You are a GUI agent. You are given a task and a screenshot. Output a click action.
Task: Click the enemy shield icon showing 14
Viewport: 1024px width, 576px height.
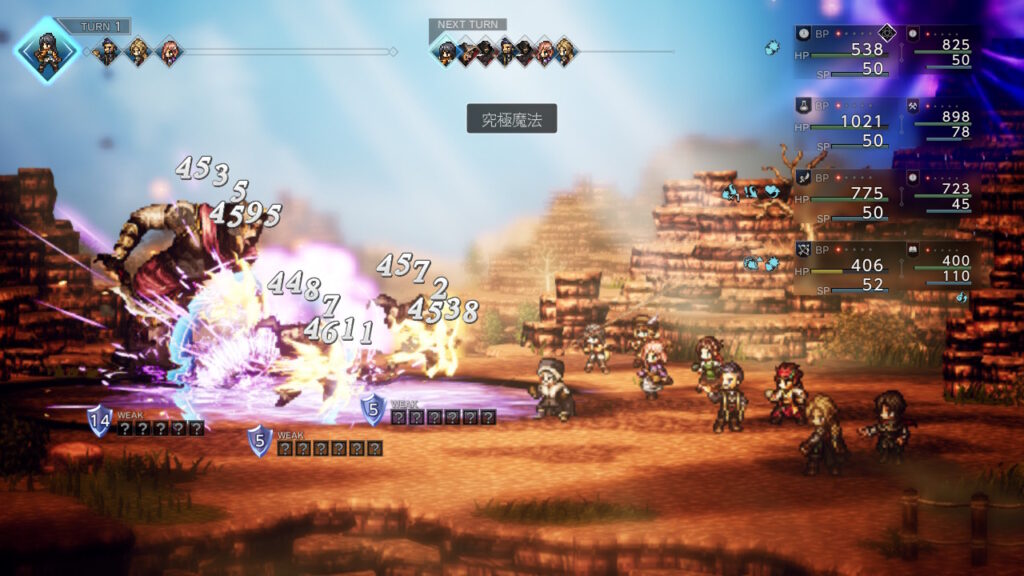99,420
